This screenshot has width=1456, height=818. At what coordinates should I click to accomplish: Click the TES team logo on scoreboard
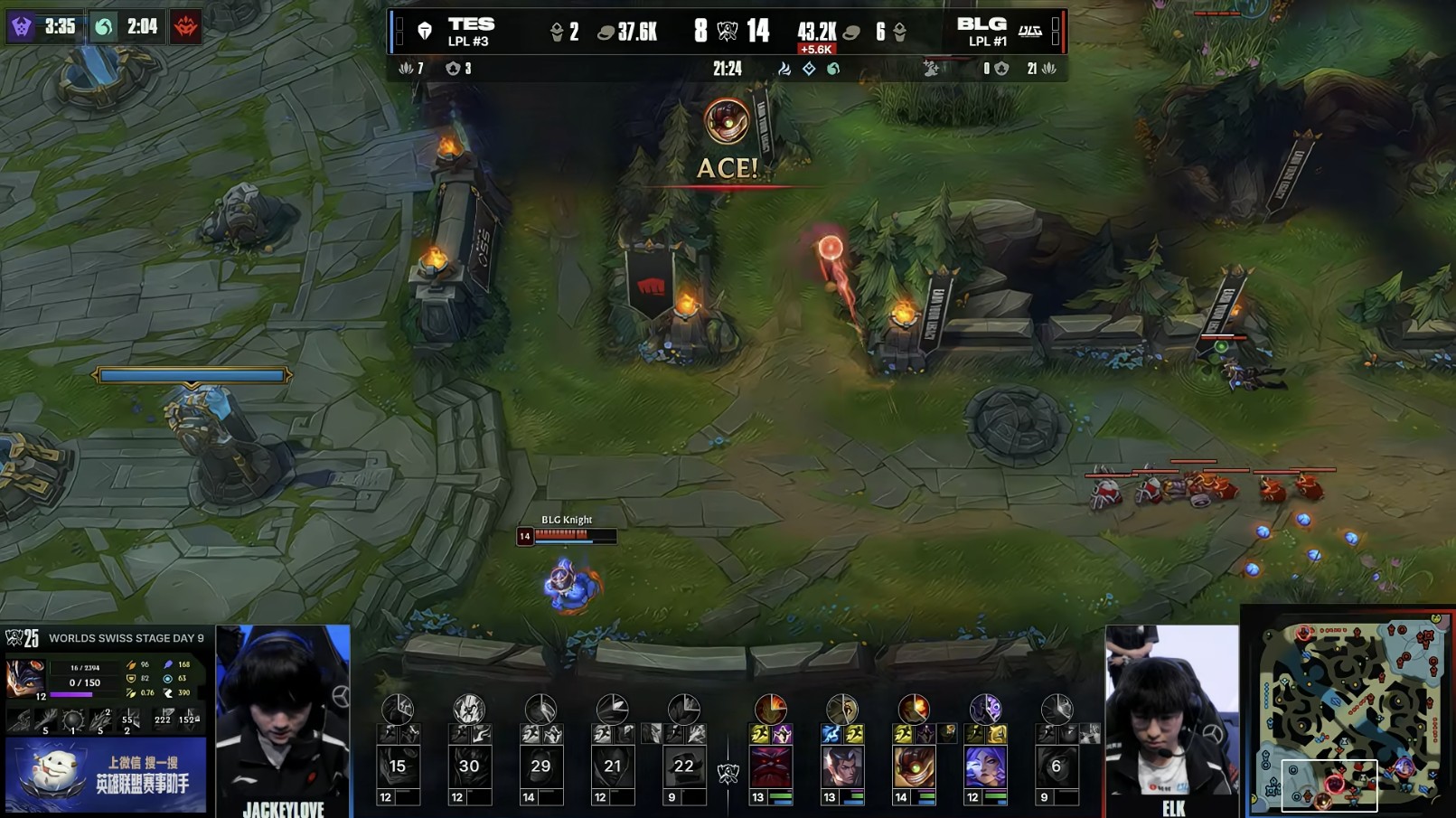click(x=424, y=32)
